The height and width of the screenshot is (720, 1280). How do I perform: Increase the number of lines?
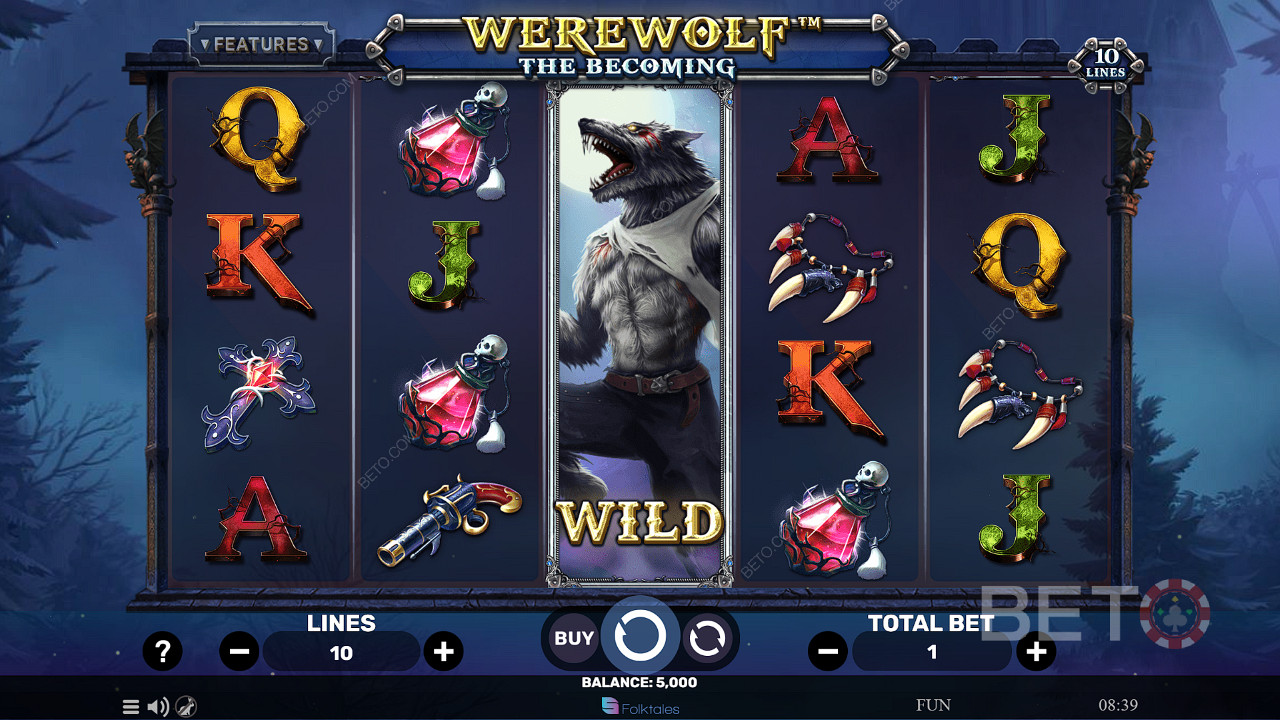click(x=443, y=652)
